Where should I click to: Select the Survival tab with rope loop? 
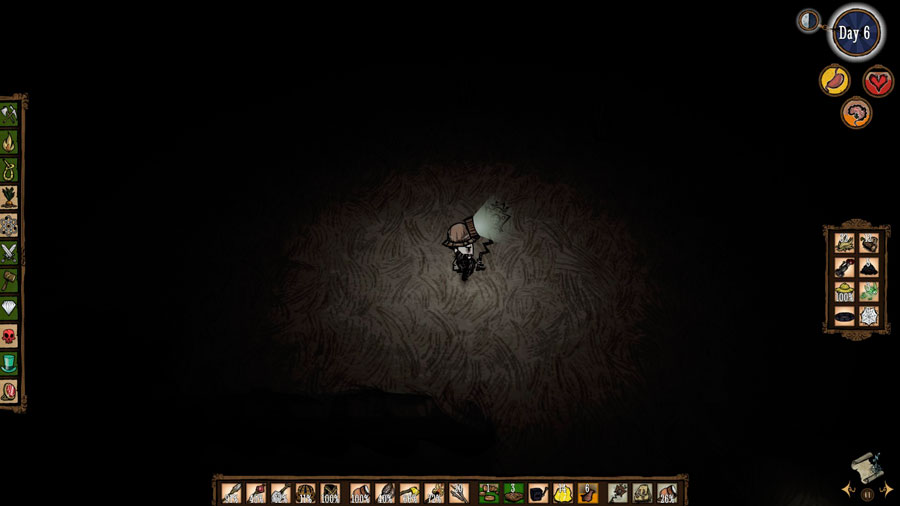10,169
